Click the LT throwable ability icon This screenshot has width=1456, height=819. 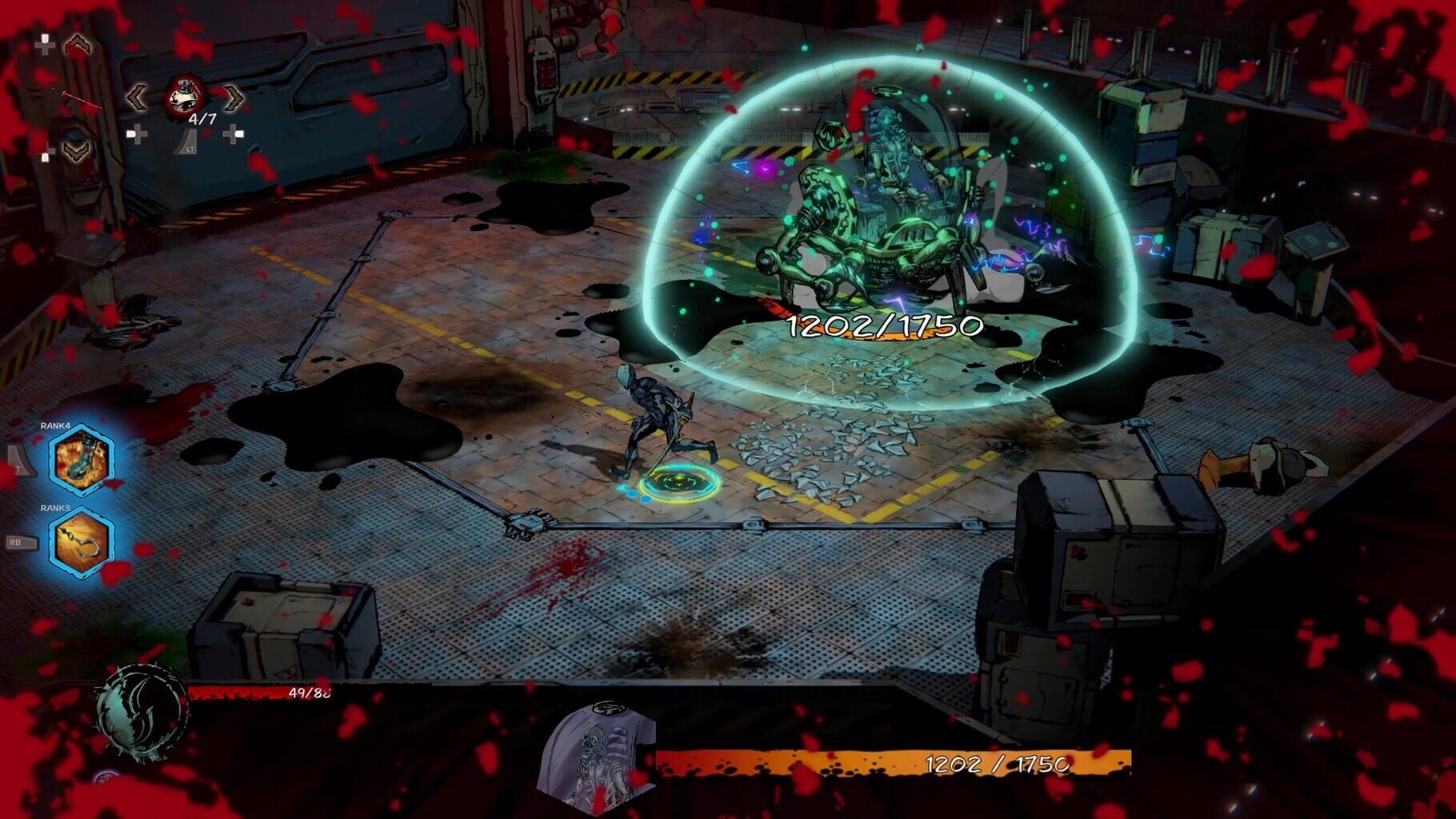pos(187,143)
